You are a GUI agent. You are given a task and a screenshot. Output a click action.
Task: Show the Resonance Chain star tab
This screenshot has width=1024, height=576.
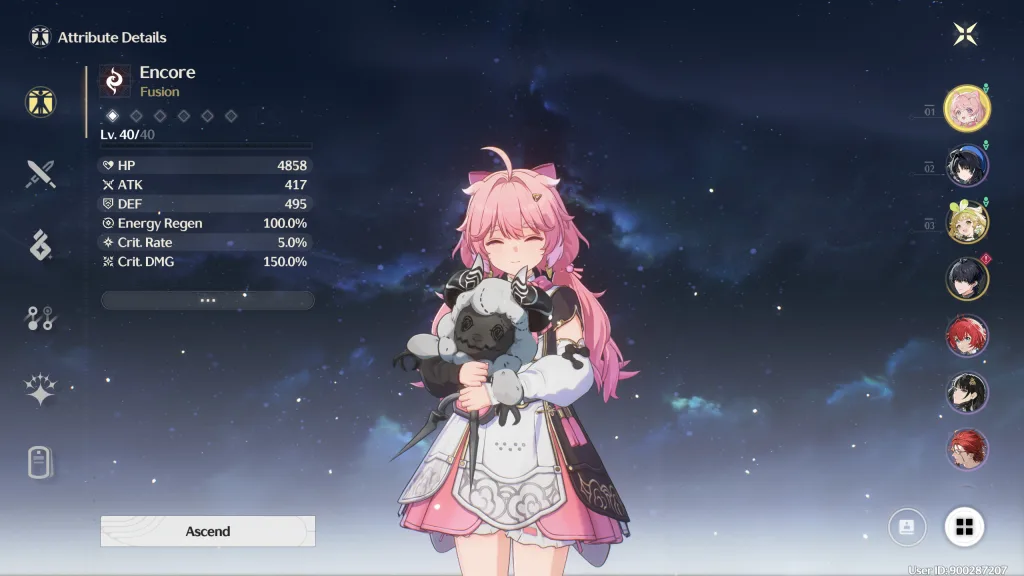(41, 390)
